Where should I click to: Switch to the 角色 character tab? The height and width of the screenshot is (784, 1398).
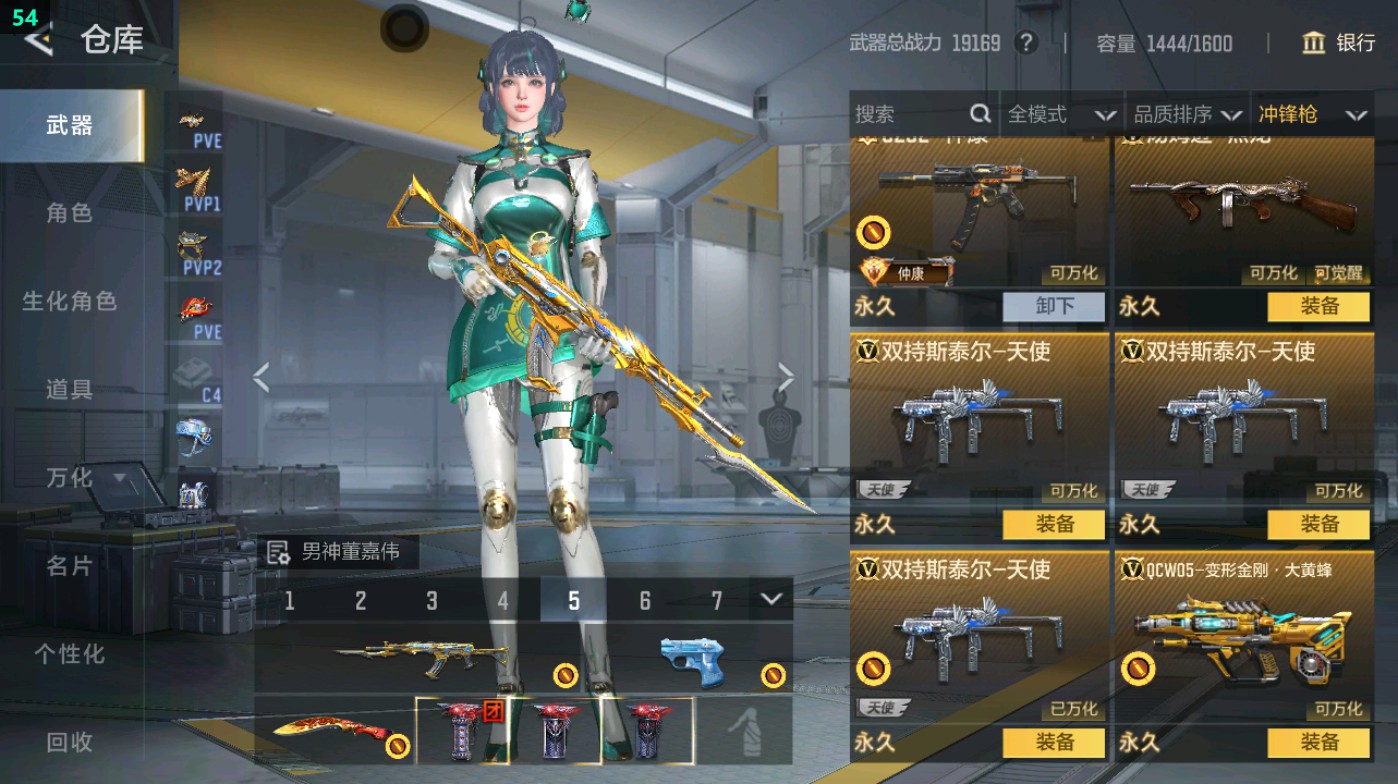pyautogui.click(x=70, y=214)
